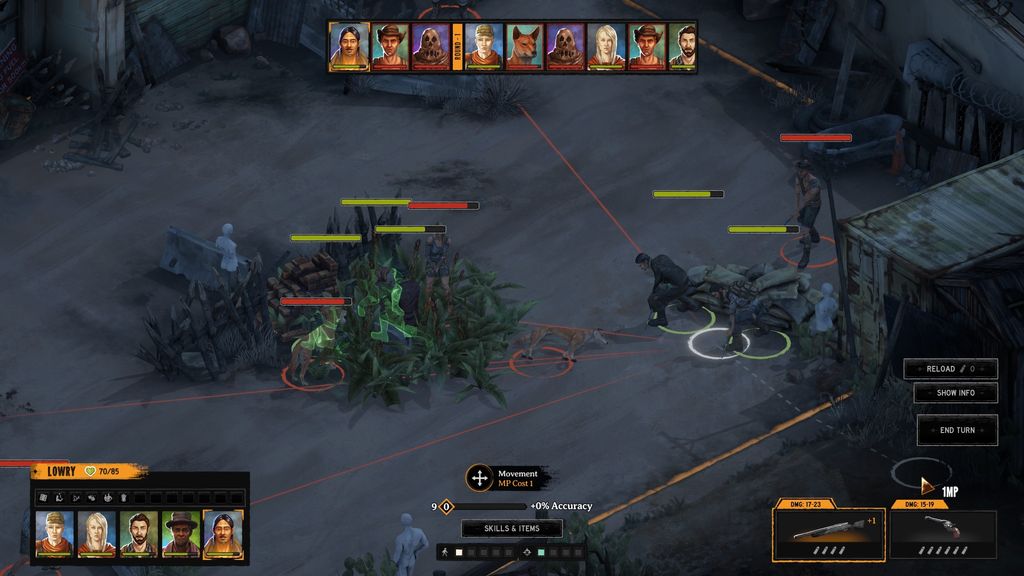Open Skills & Items panel
This screenshot has height=576, width=1024.
(x=511, y=528)
